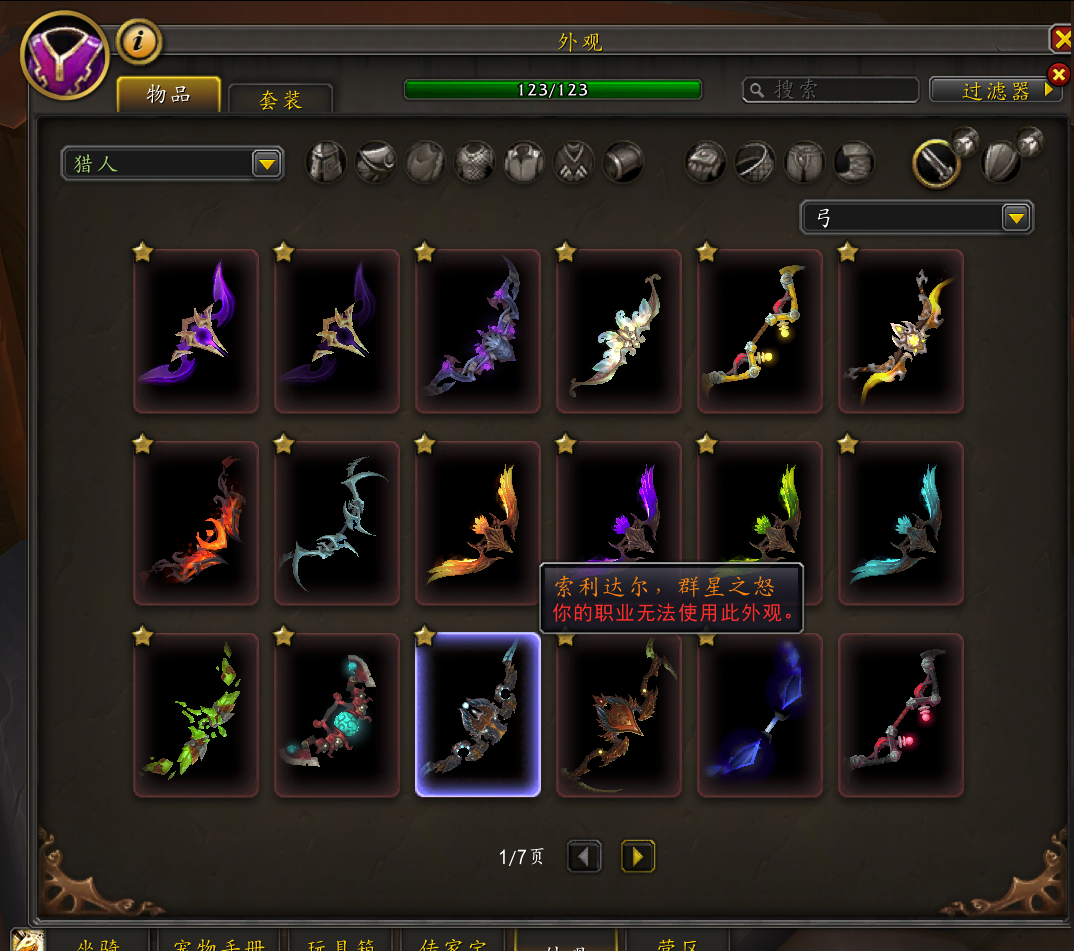Select the 物品 (Items) tab
Image resolution: width=1074 pixels, height=951 pixels.
coord(169,94)
